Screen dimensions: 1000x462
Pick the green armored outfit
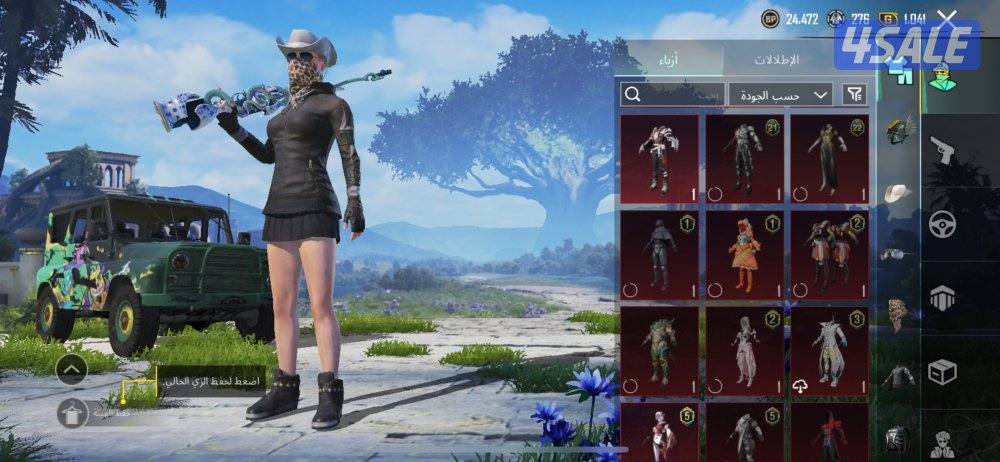[659, 352]
